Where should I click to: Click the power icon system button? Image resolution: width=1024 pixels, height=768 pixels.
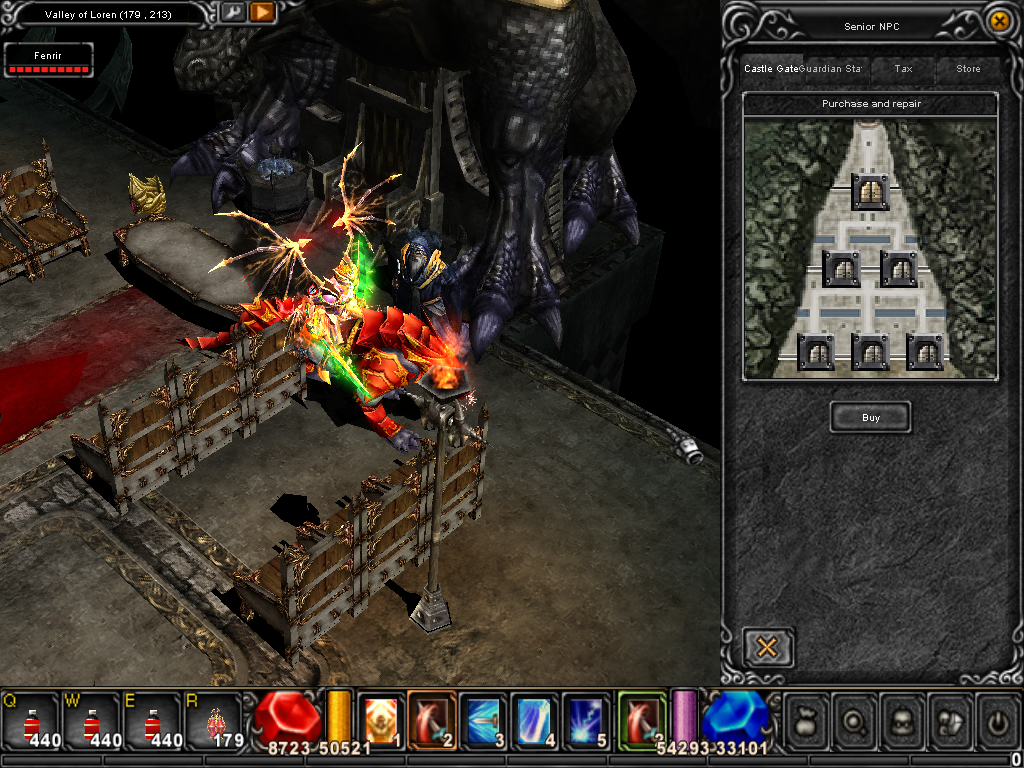pos(999,720)
